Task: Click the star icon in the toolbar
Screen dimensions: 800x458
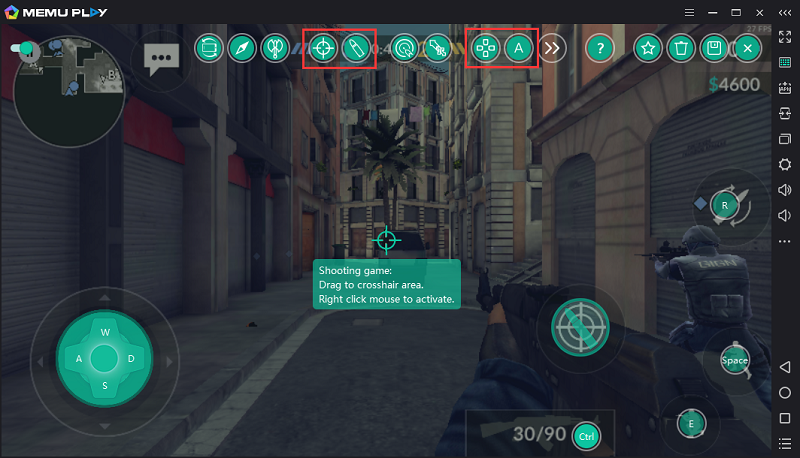Action: click(648, 47)
